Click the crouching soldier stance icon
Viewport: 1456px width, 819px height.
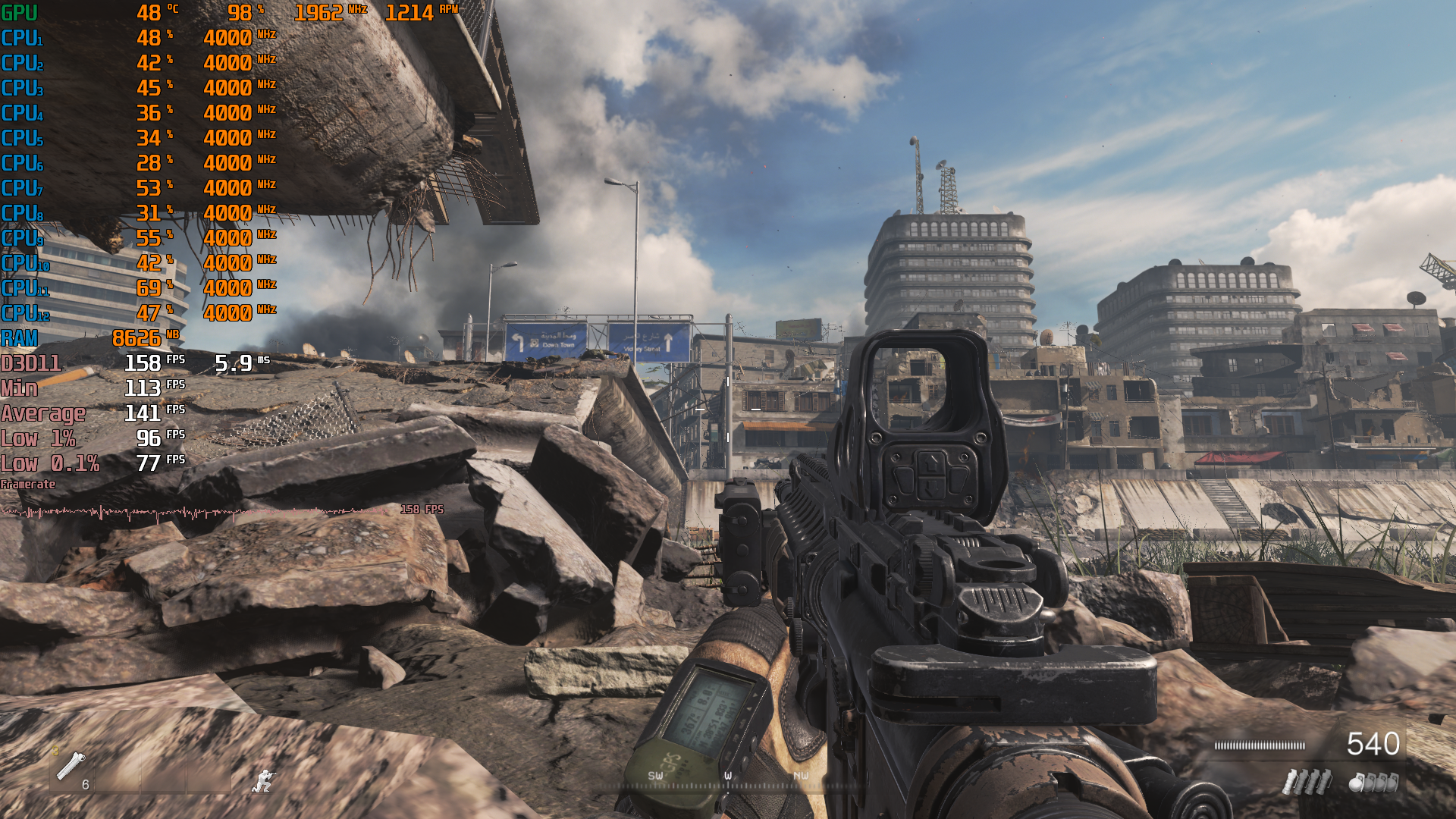[x=264, y=780]
